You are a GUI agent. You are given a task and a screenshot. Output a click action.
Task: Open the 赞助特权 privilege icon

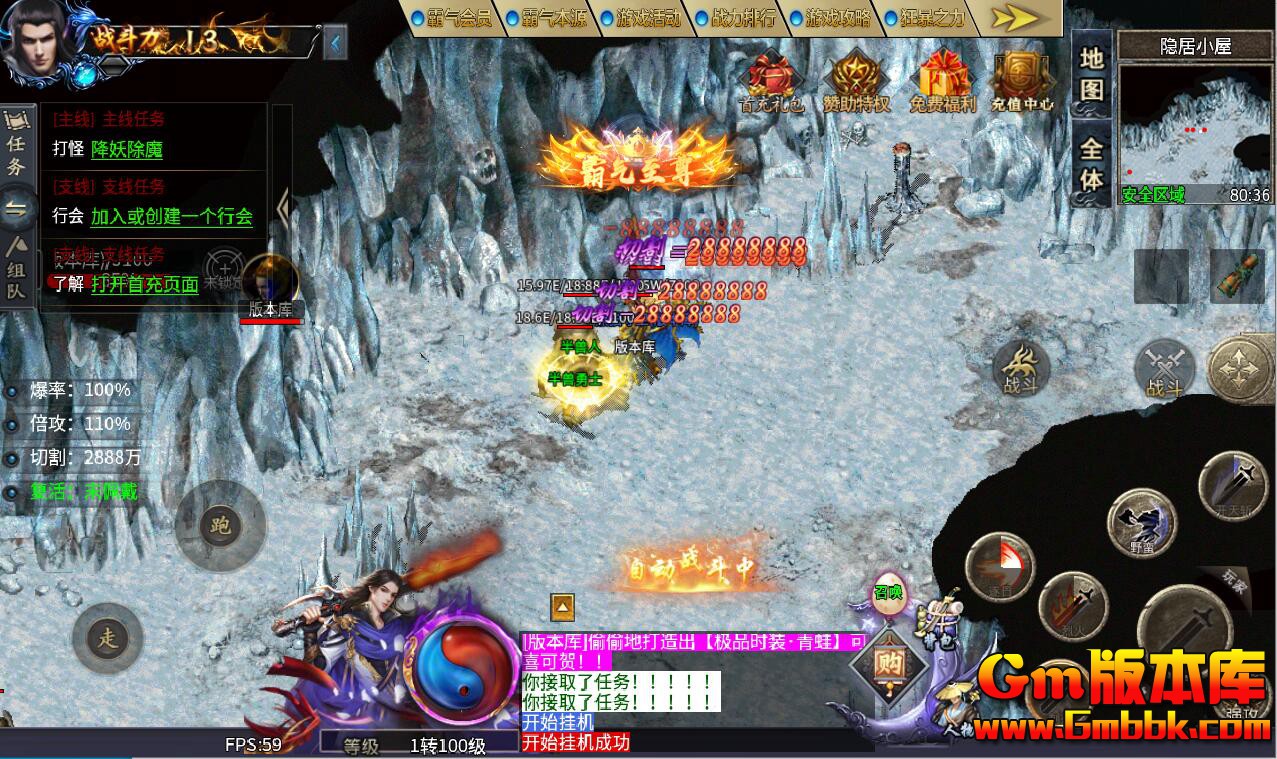point(856,79)
